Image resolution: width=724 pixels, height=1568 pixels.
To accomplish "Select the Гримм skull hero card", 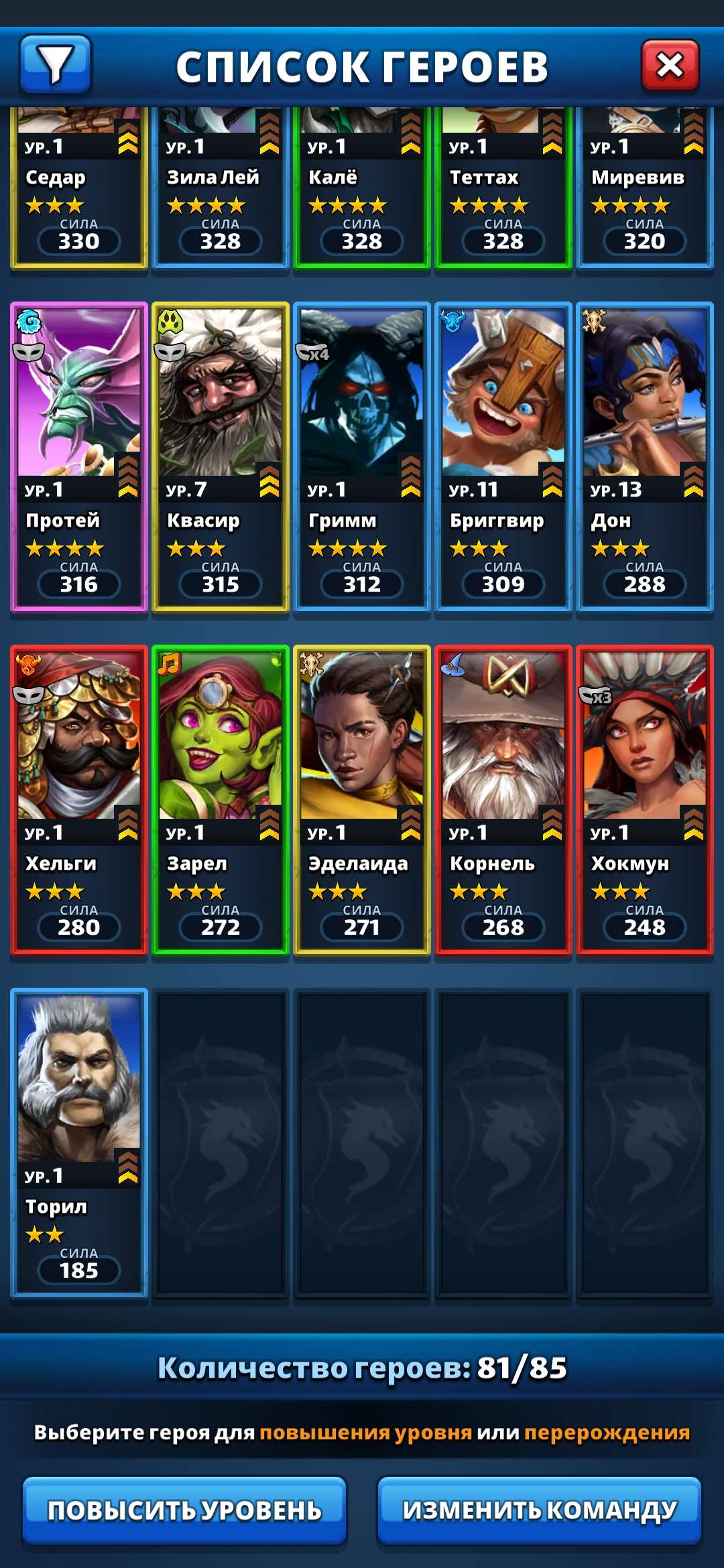I will [362, 457].
